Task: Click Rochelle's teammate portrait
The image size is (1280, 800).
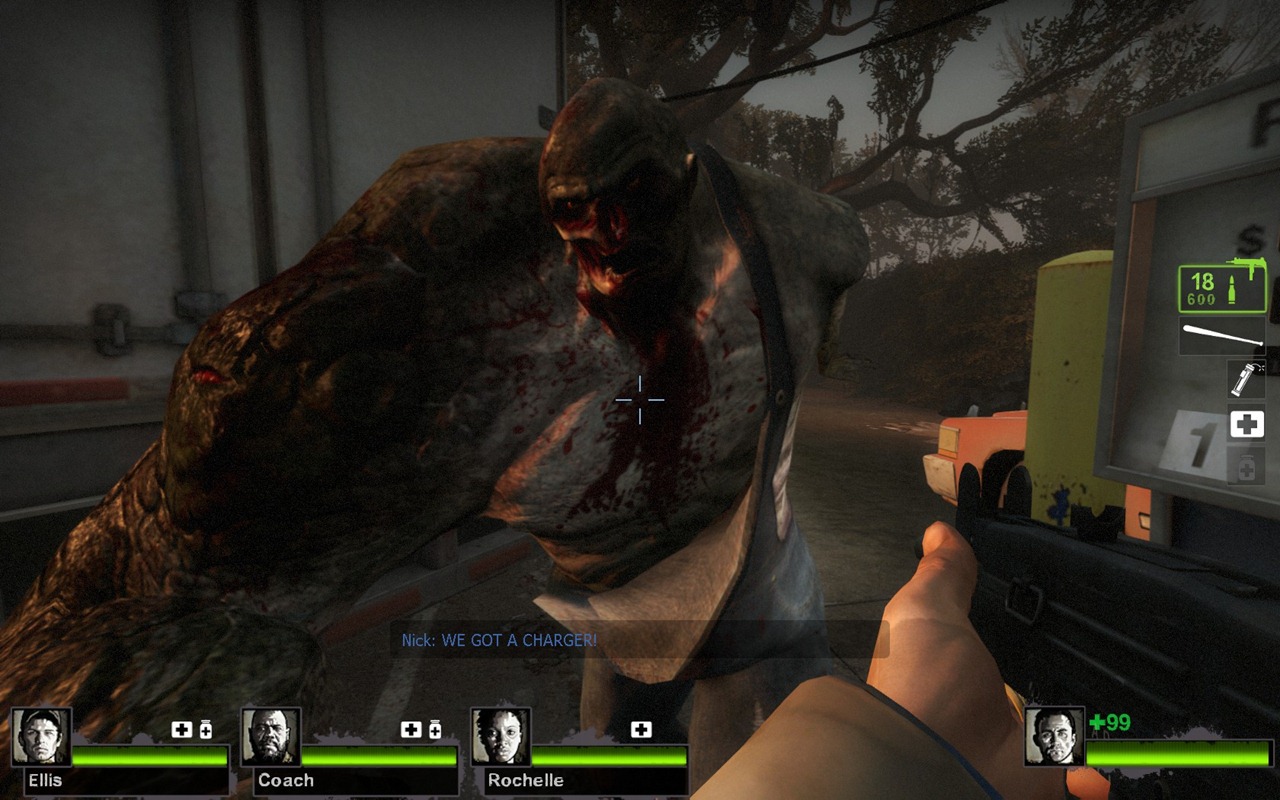Action: pos(501,737)
